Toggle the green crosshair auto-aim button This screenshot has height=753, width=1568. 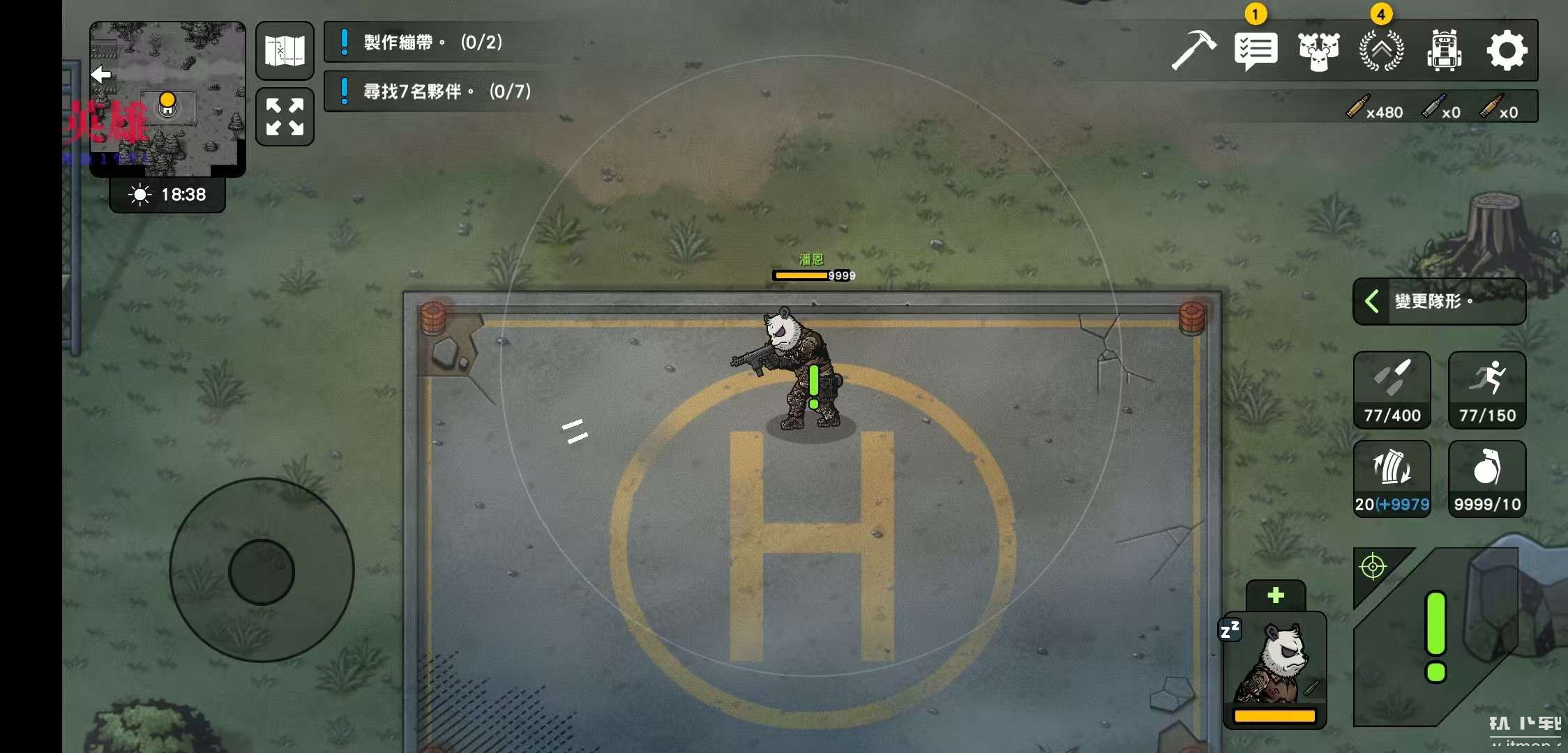coord(1373,567)
